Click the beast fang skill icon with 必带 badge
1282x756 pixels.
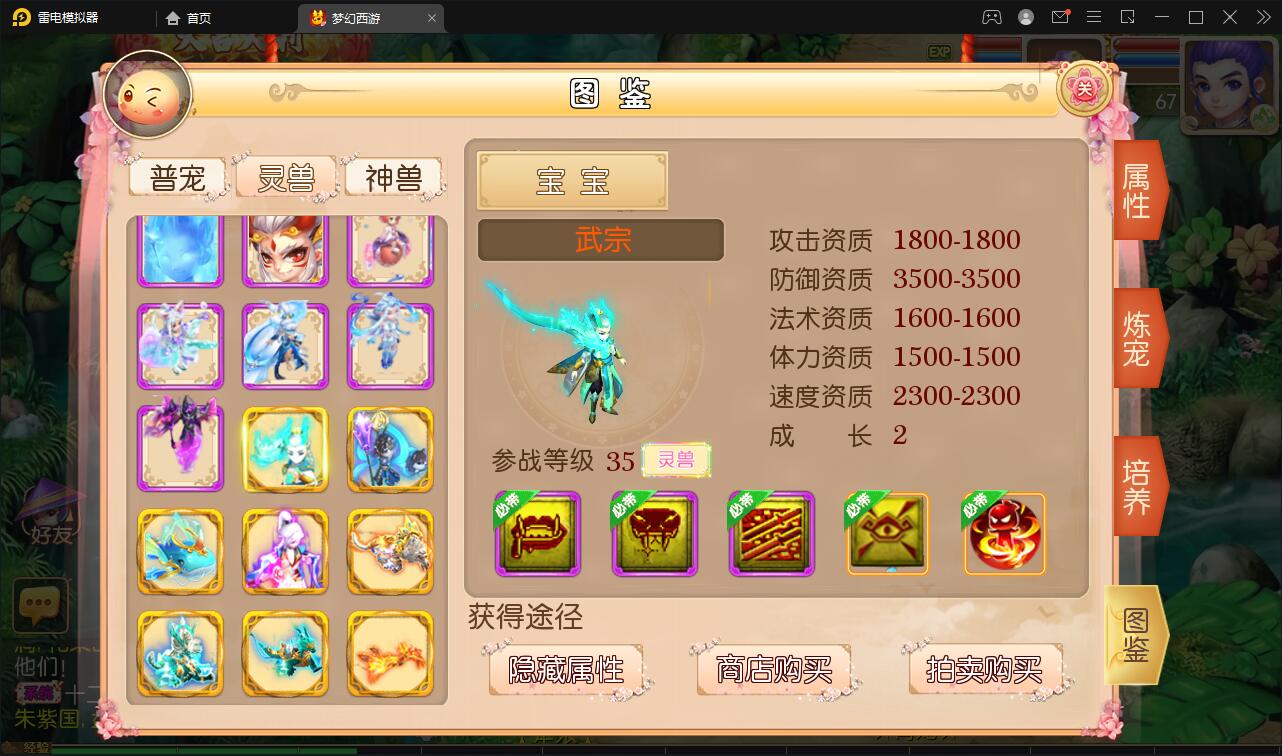[654, 534]
